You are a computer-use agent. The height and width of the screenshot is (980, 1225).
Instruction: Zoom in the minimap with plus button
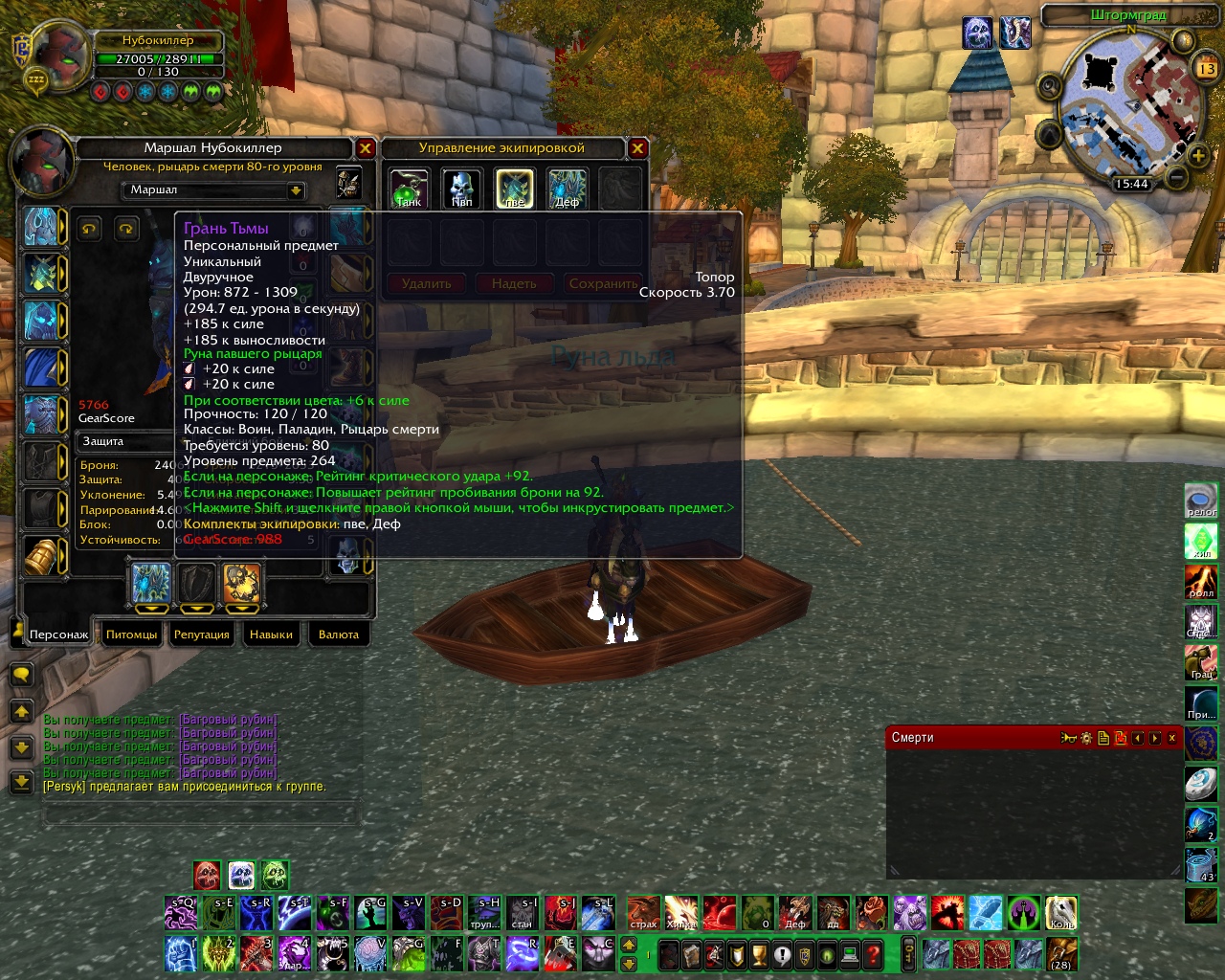(1198, 154)
